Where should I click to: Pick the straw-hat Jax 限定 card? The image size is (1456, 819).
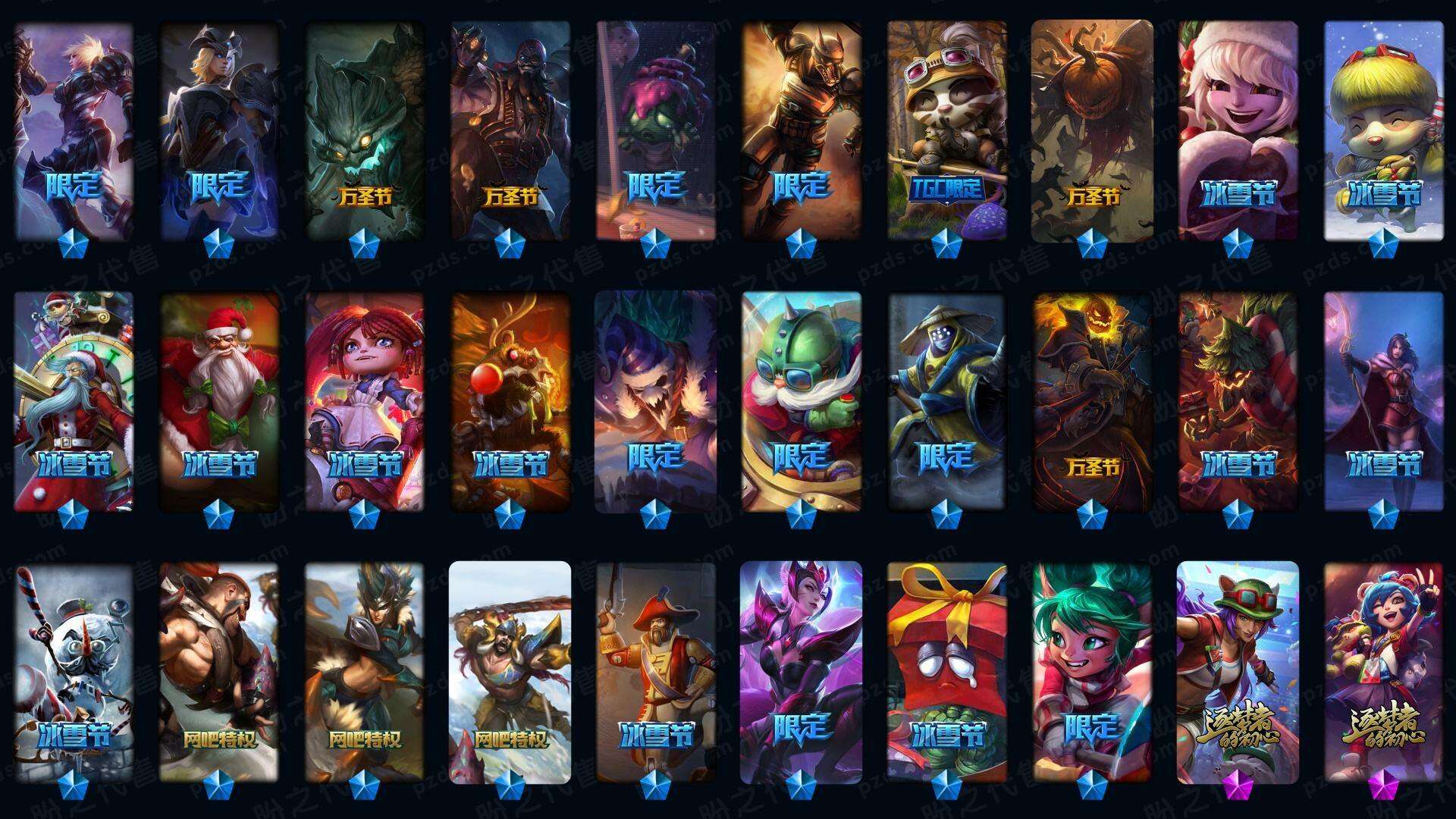(x=947, y=402)
